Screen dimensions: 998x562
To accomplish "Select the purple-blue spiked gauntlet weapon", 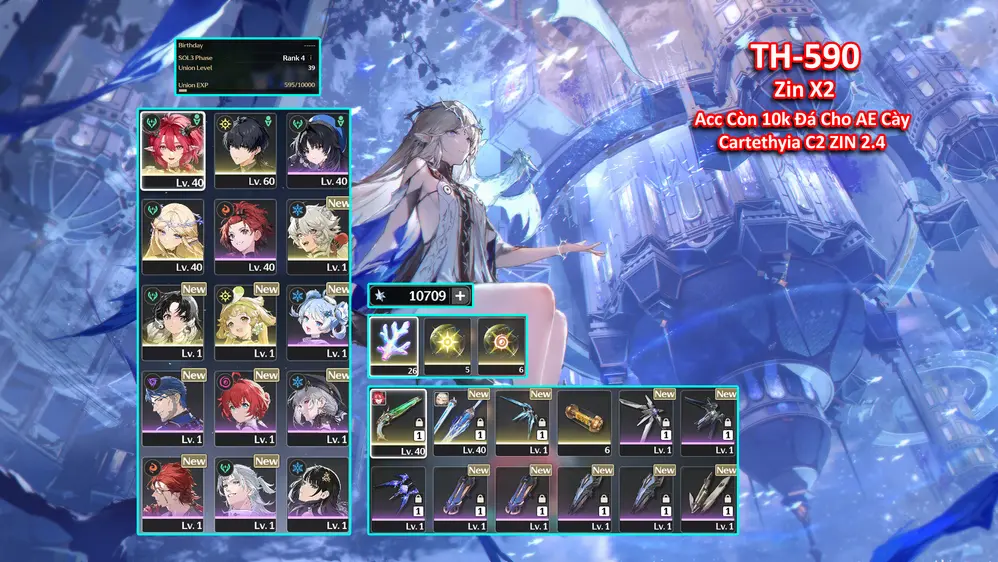I will coord(398,494).
